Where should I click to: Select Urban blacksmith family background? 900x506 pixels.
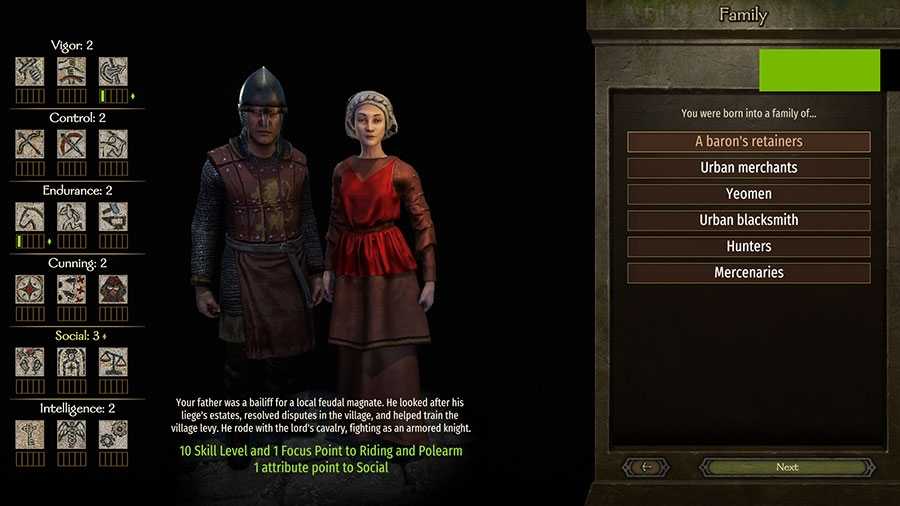pos(748,220)
